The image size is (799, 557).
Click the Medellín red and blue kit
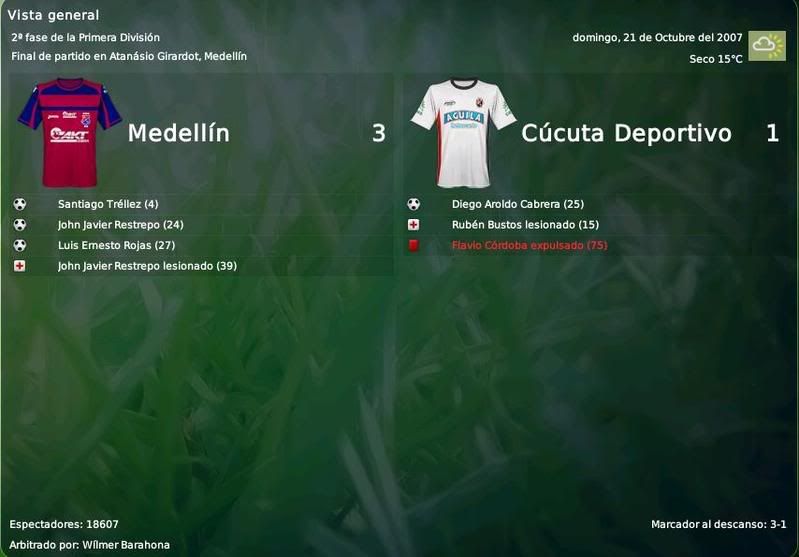68,132
